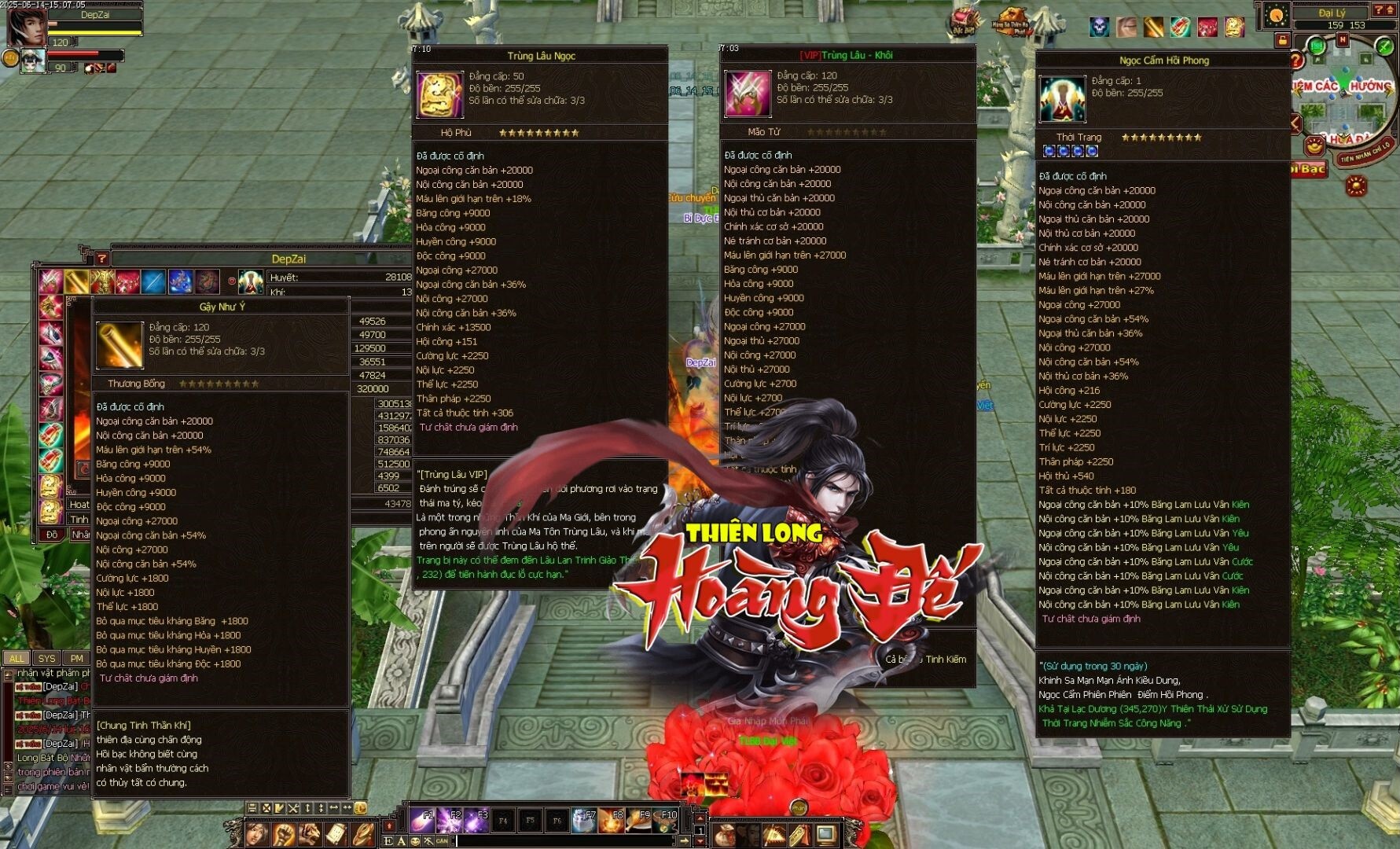Open the fist skills menu button

point(283,832)
